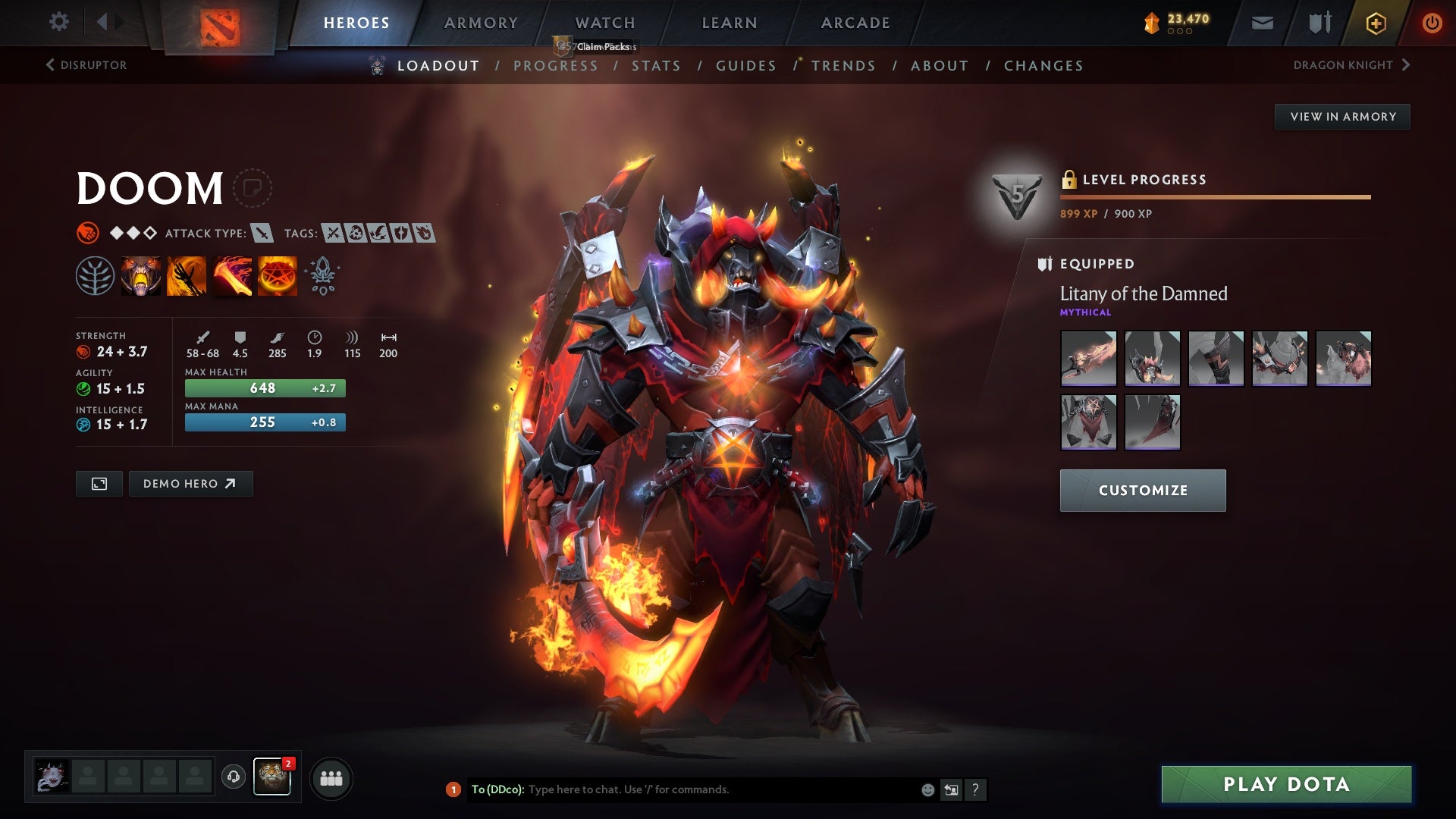Screen dimensions: 1456x819
Task: Click the melee attack type icon
Action: pos(262,234)
